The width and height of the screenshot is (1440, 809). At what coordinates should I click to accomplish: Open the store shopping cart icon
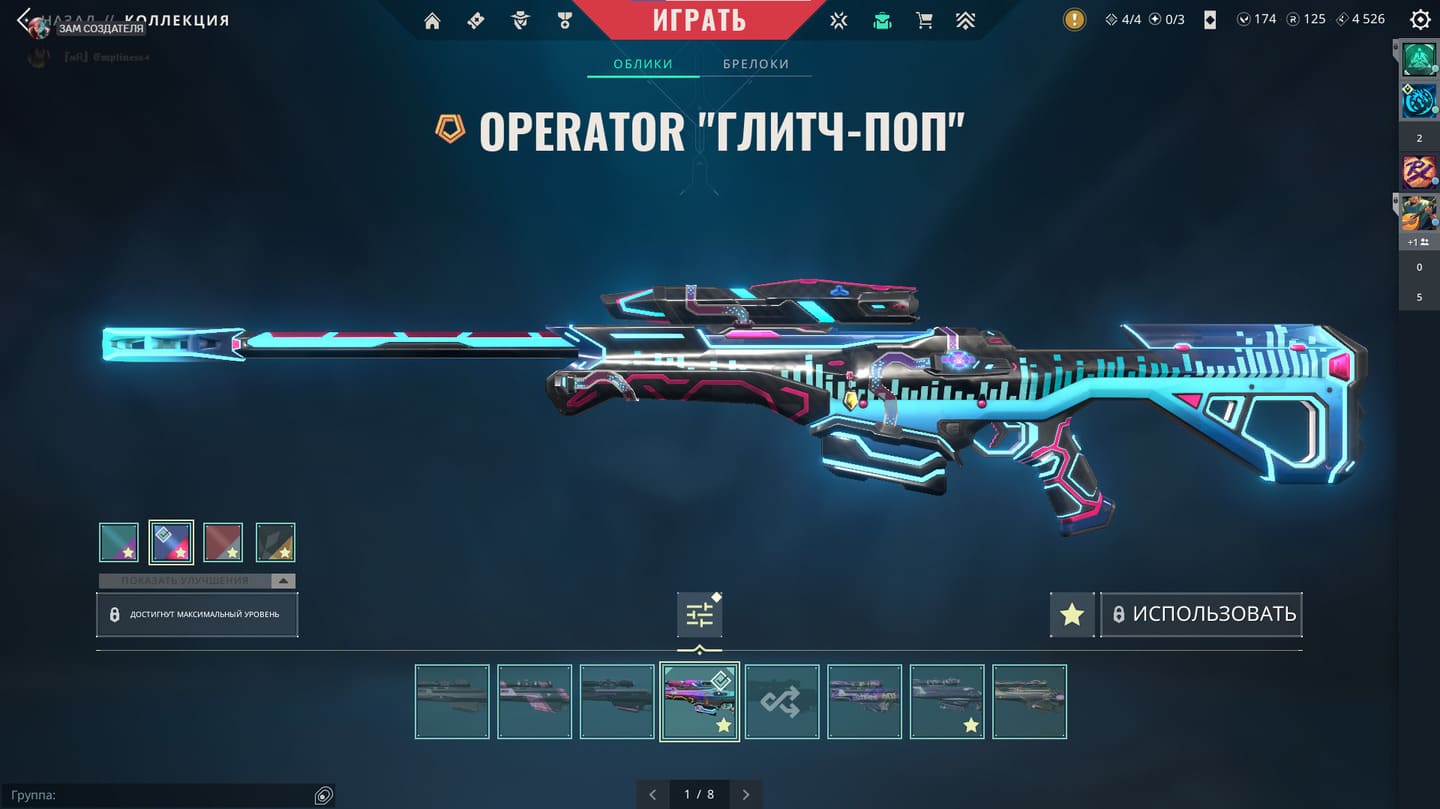(924, 20)
